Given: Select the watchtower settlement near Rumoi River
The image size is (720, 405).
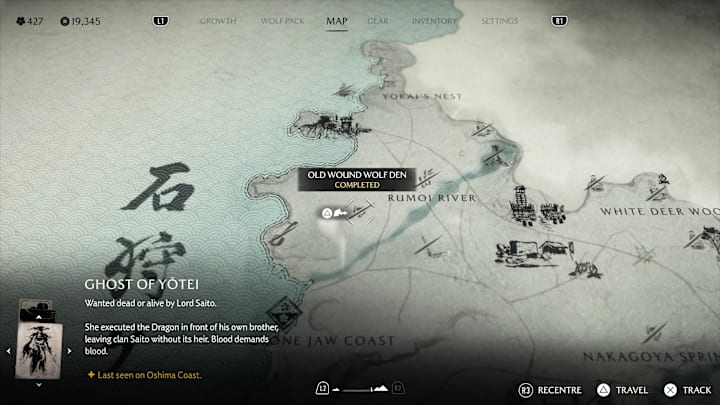Looking at the screenshot, I should pos(519,206).
